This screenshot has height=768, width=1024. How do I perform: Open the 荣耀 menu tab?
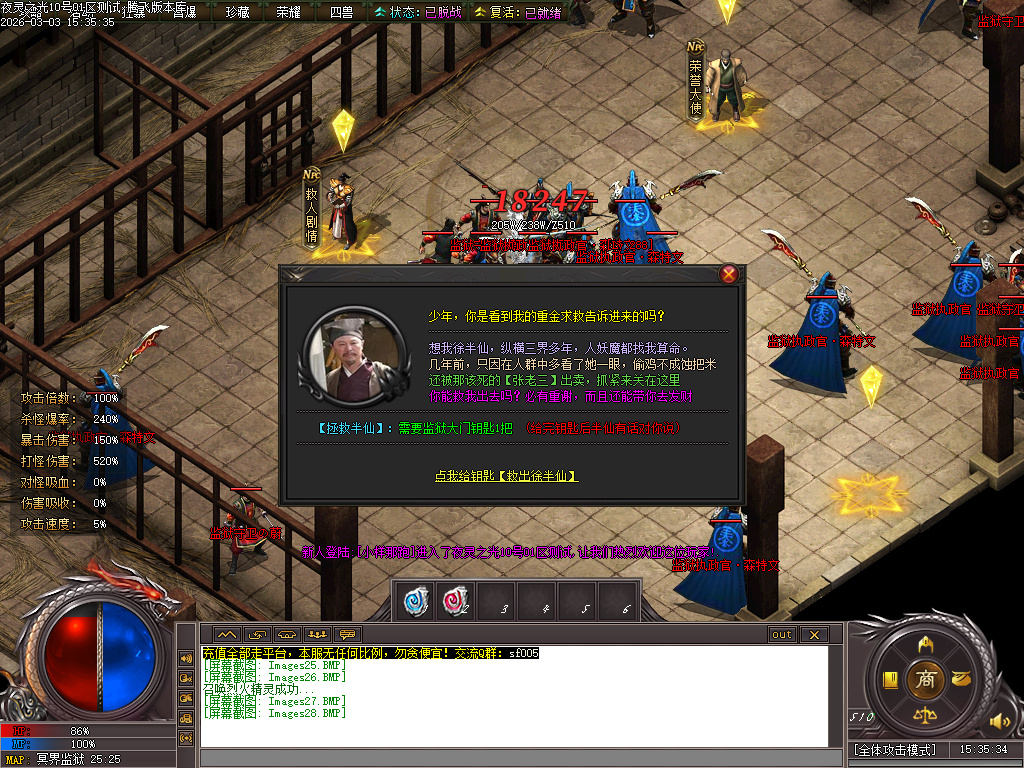coord(288,12)
